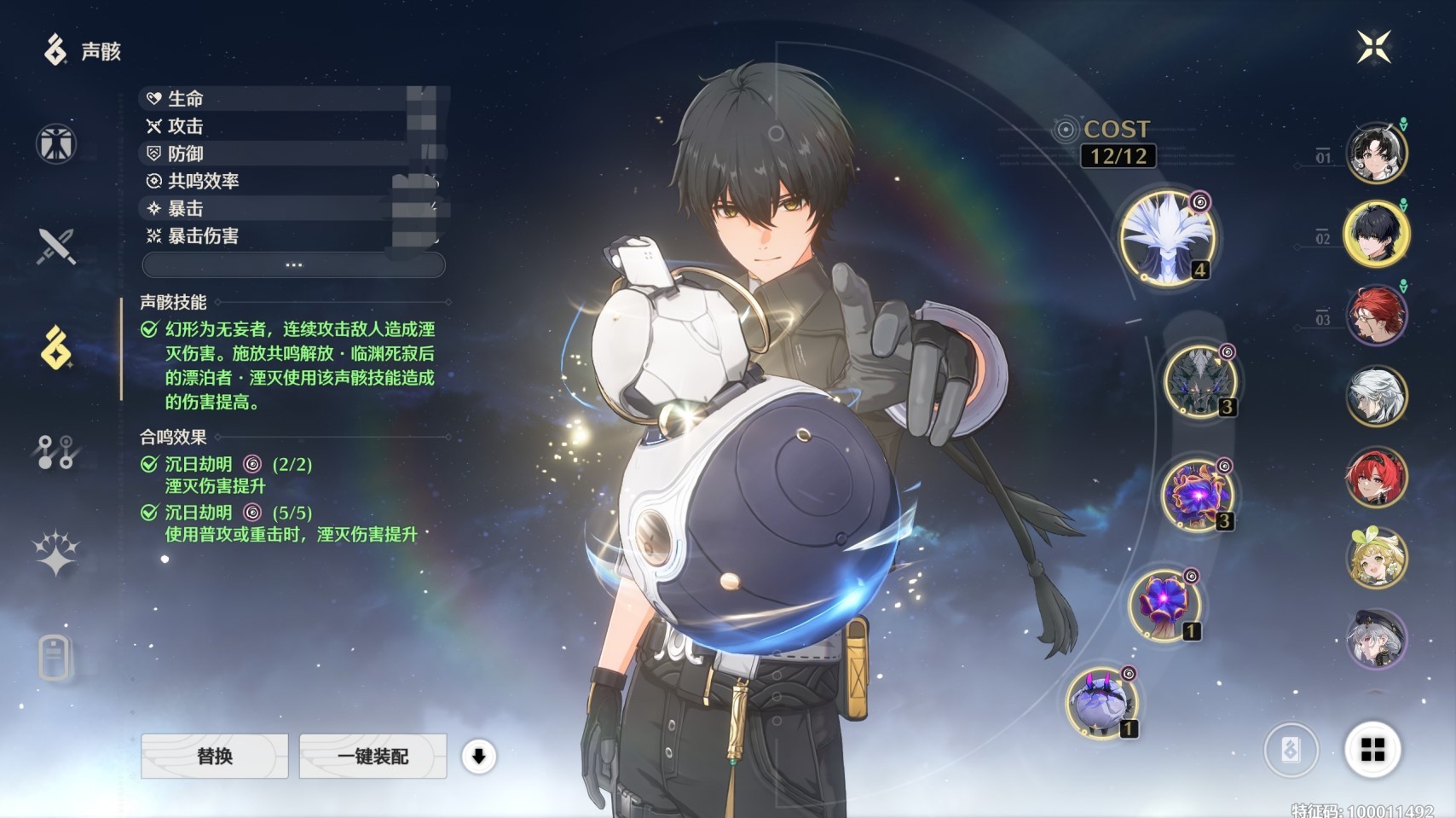Click the dim echo icon circle button
Viewport: 1456px width, 818px height.
pyautogui.click(x=1291, y=750)
